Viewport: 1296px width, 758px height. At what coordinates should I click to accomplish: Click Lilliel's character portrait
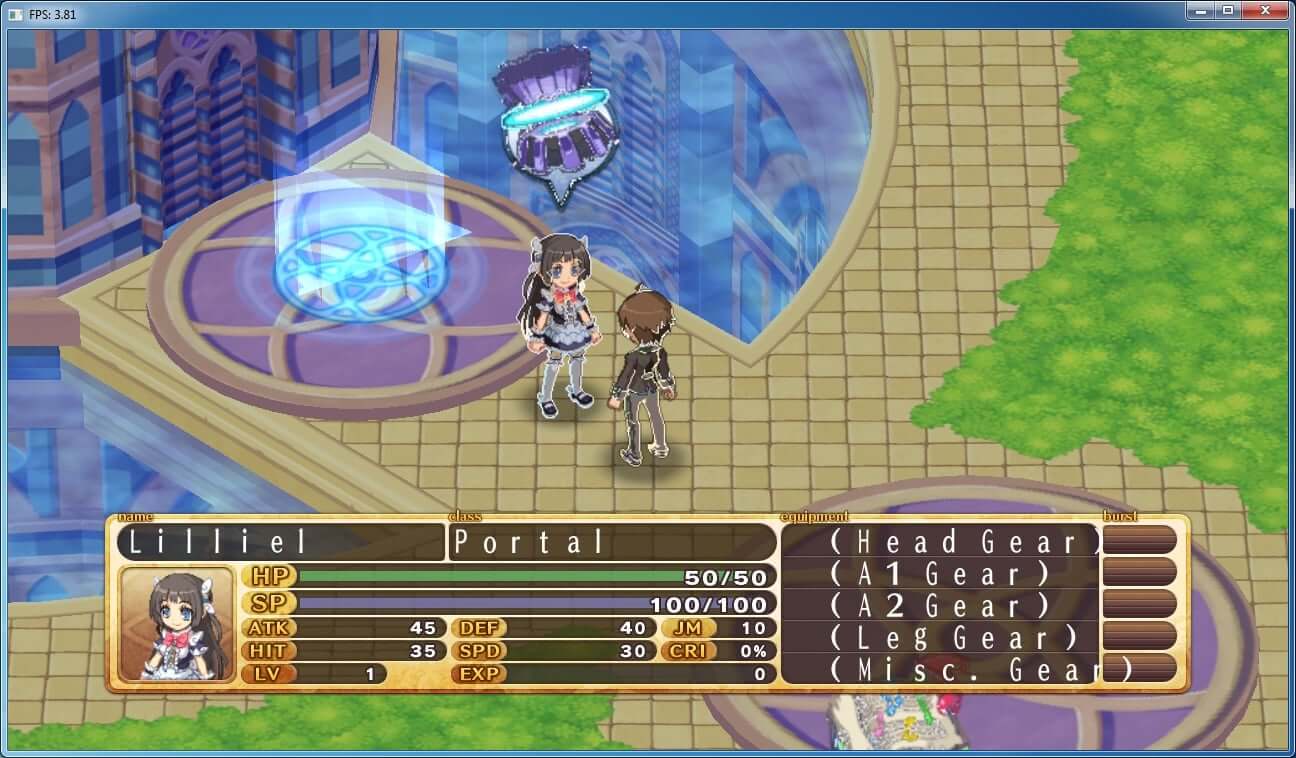[x=177, y=624]
